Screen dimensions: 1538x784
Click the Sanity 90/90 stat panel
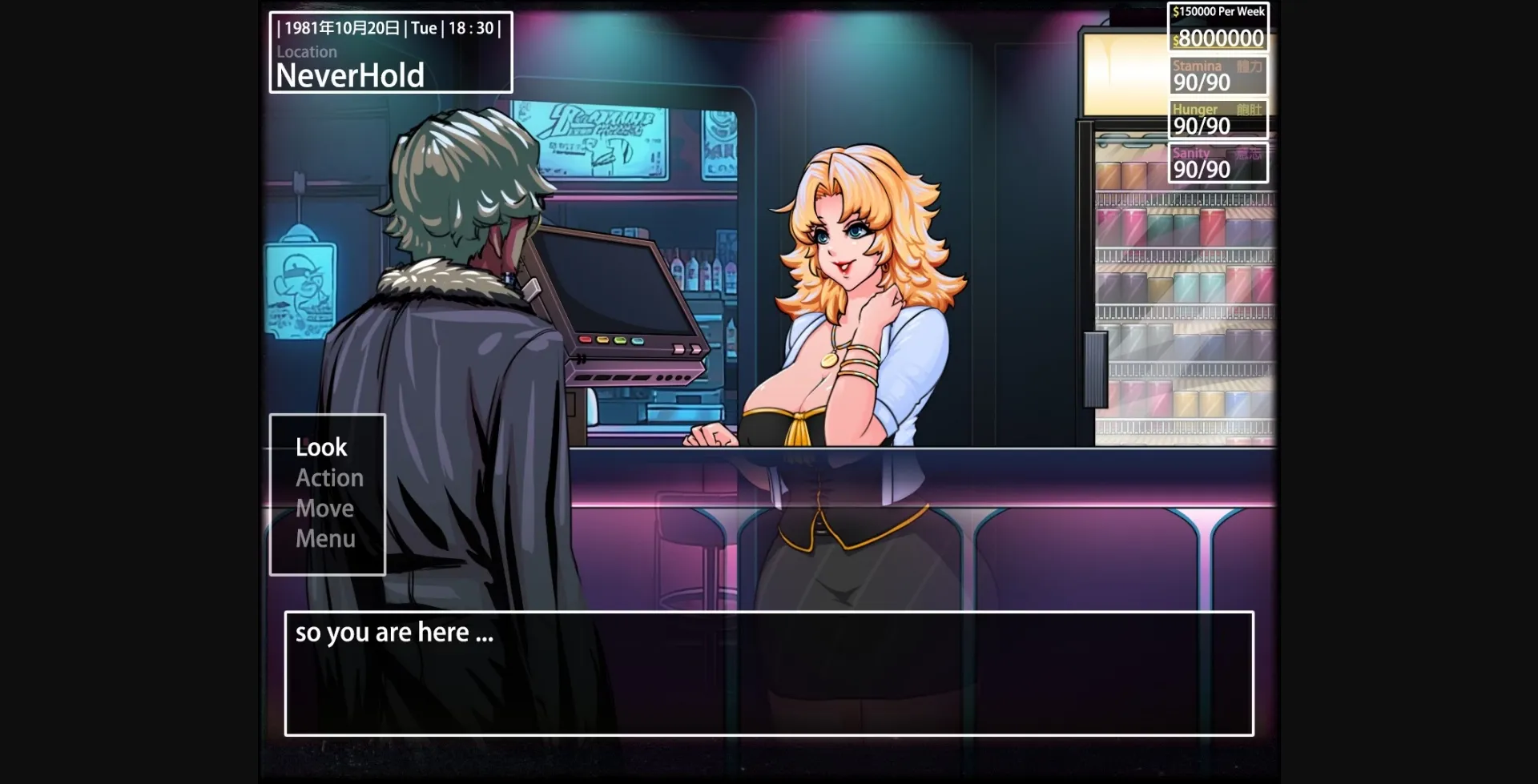1217,161
